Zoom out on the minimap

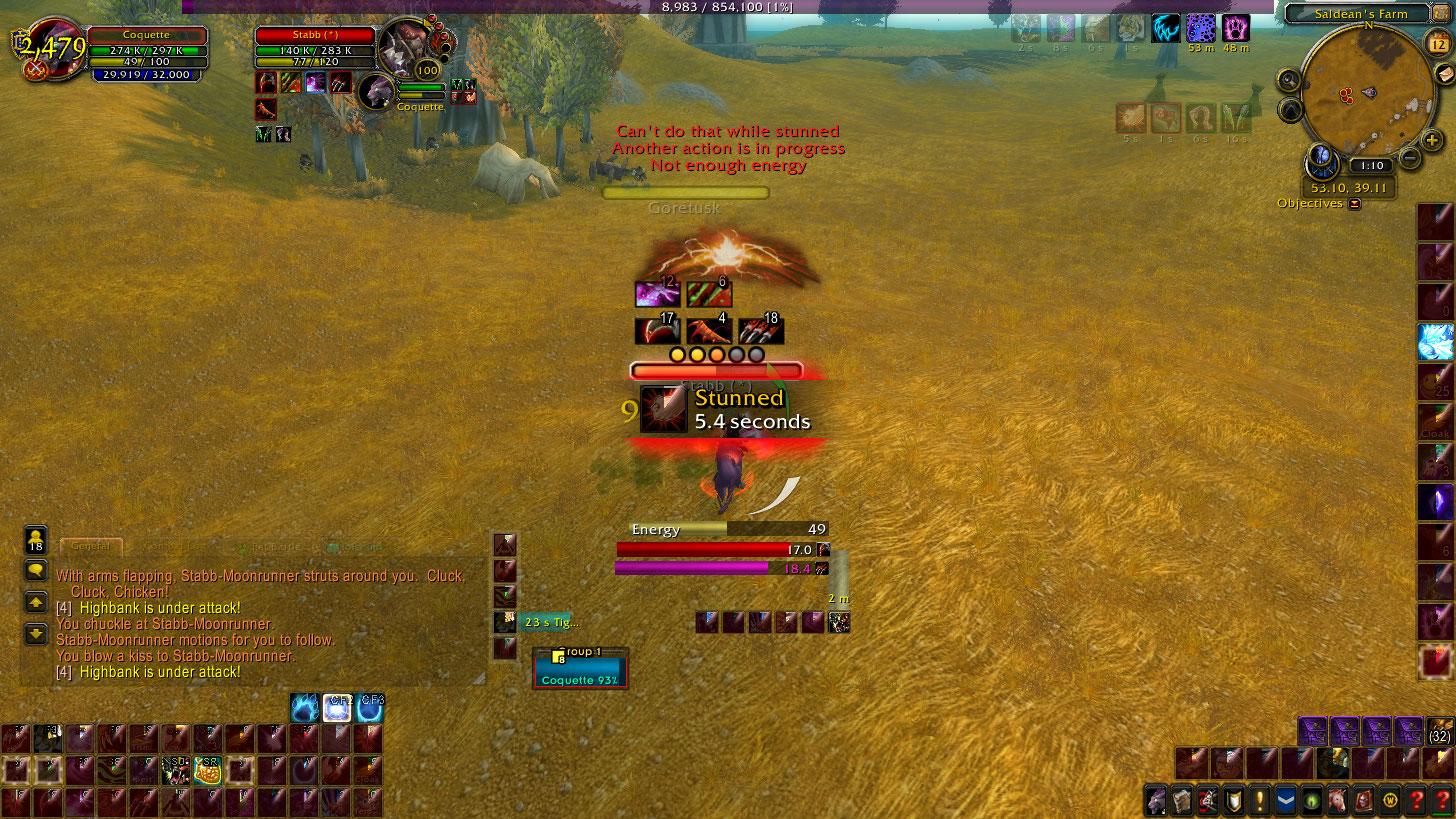tap(1409, 157)
